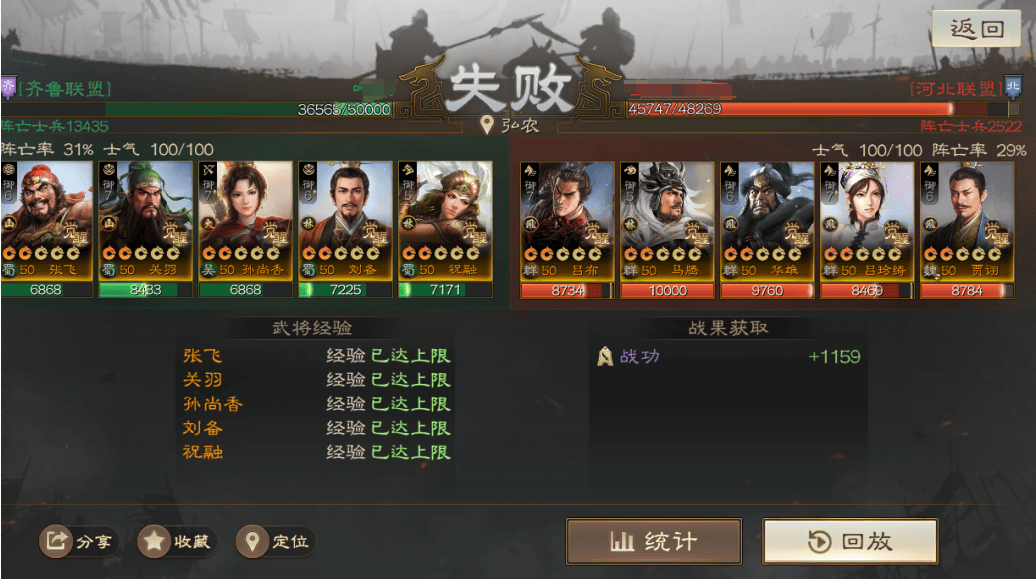Inspect the 祝融 general card
Image resolution: width=1036 pixels, height=579 pixels.
click(445, 220)
